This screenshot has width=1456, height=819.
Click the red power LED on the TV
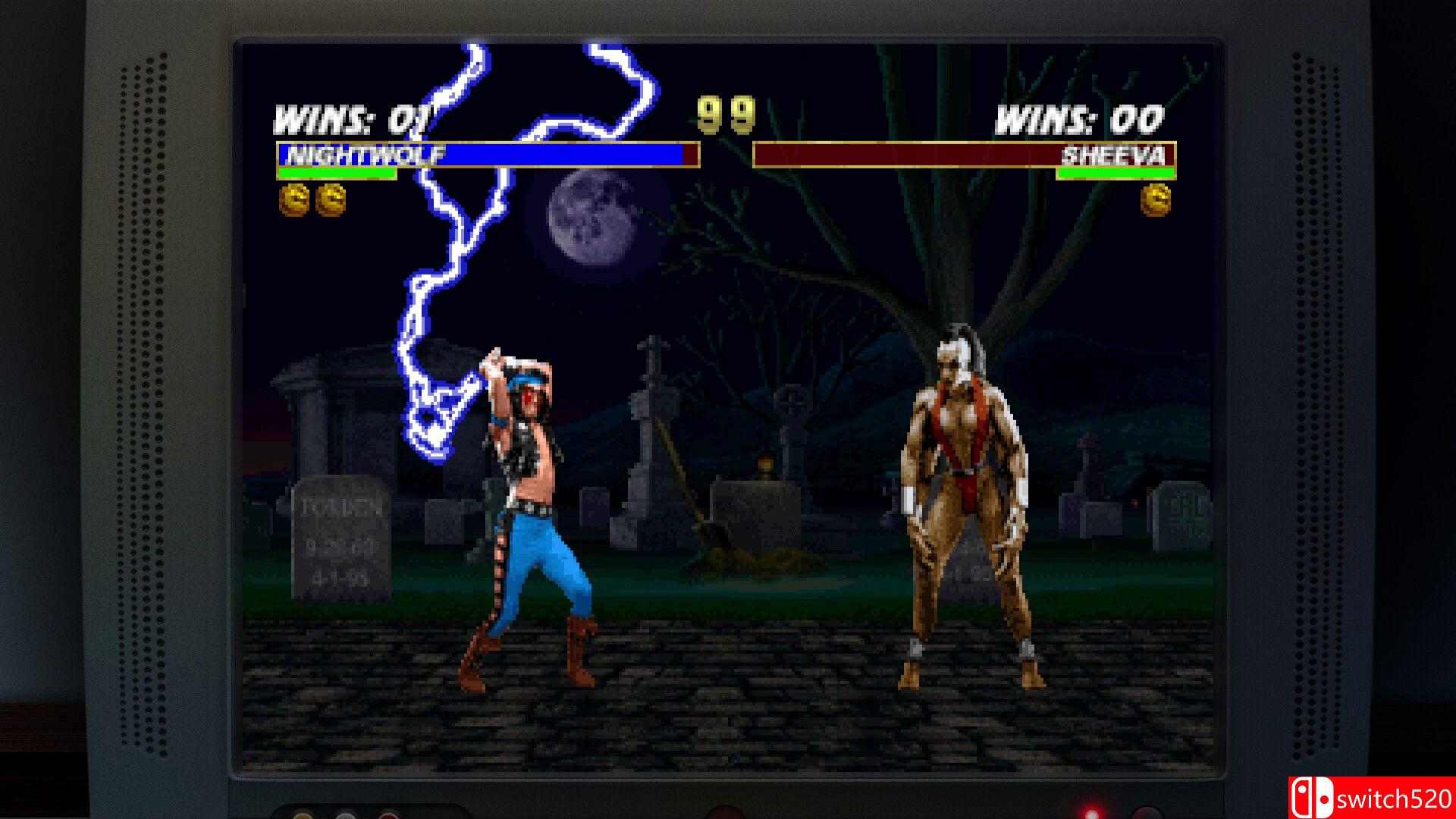tap(1090, 813)
